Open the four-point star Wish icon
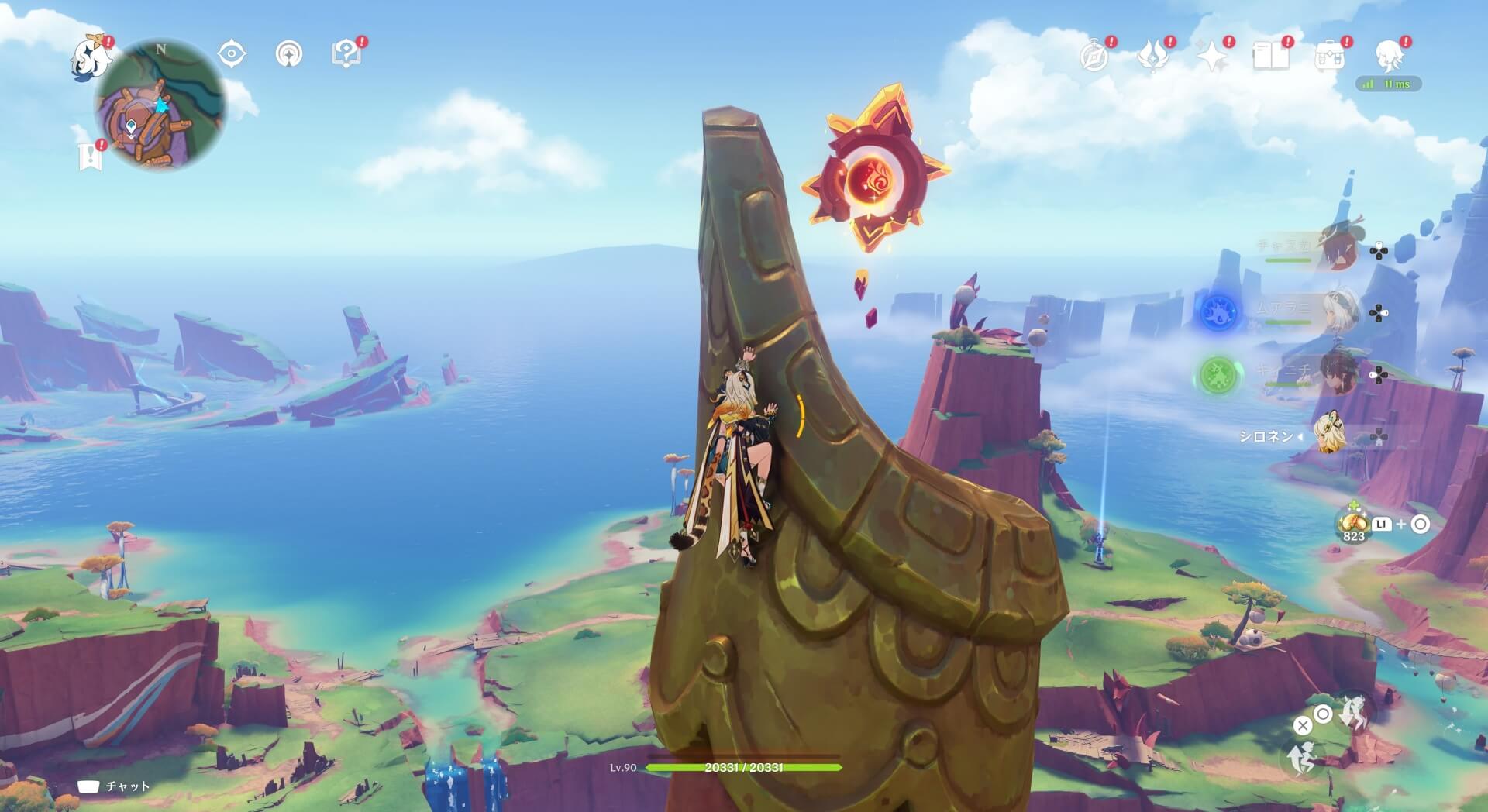This screenshot has width=1488, height=812. pos(1212,56)
